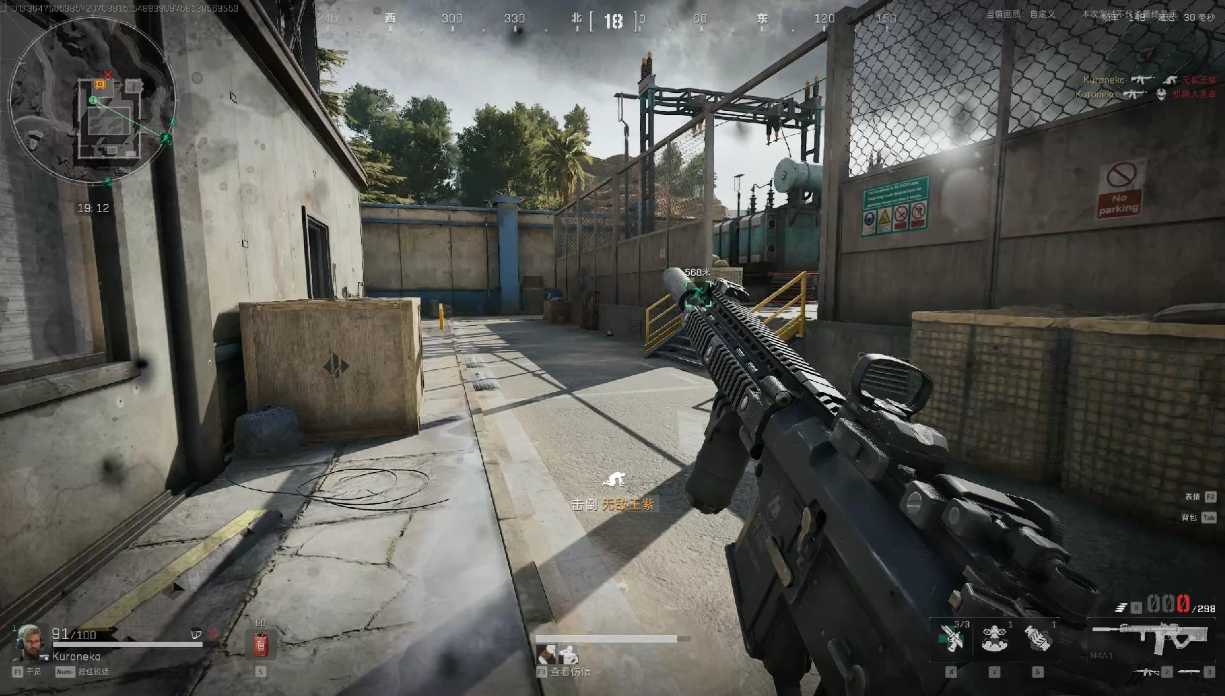Click Kuroneko's operator portrait
Viewport: 1225px width, 696px height.
(x=29, y=643)
